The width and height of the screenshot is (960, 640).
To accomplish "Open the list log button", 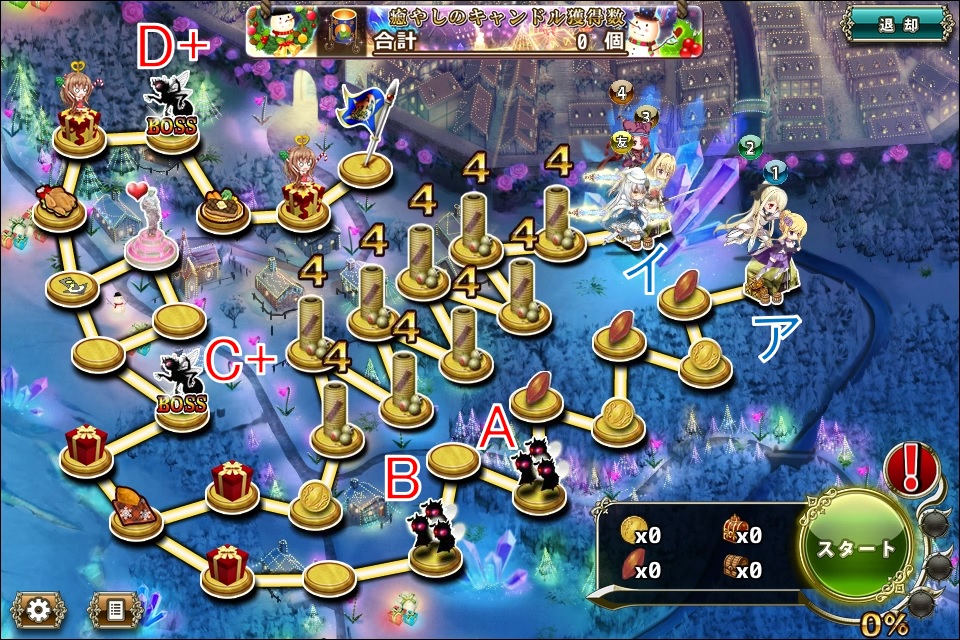I will 113,608.
